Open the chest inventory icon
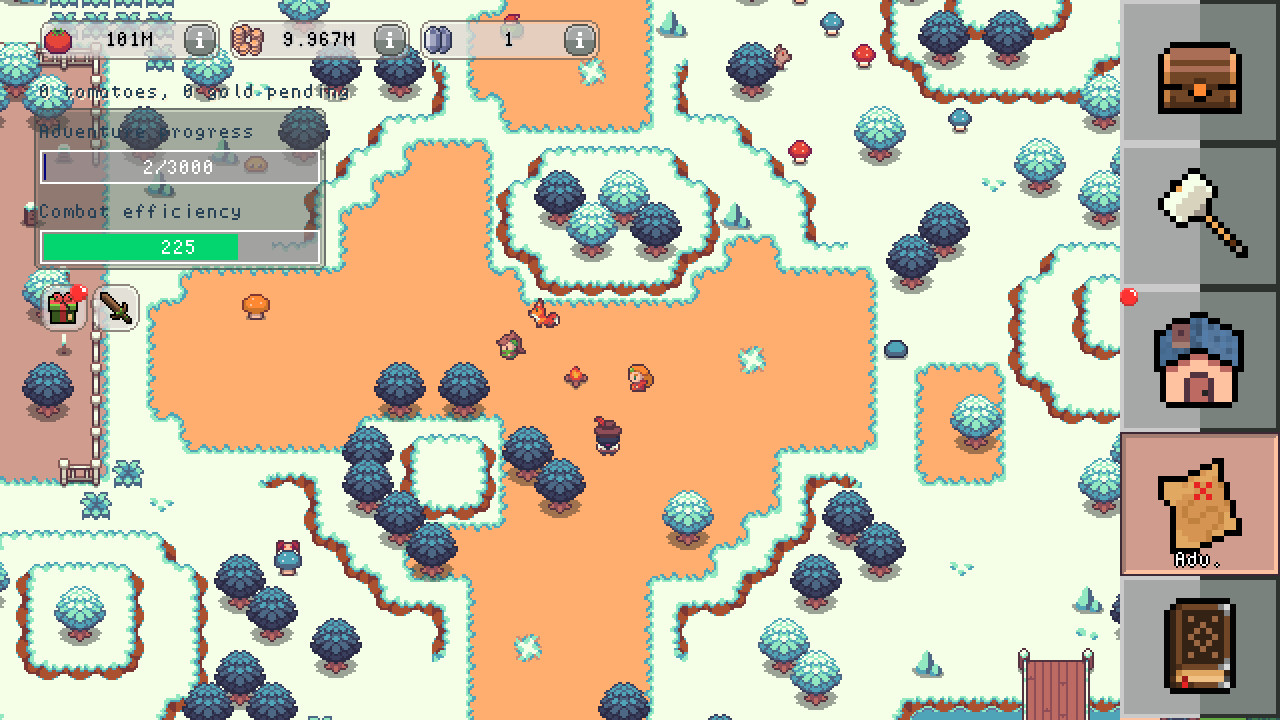 (1200, 78)
